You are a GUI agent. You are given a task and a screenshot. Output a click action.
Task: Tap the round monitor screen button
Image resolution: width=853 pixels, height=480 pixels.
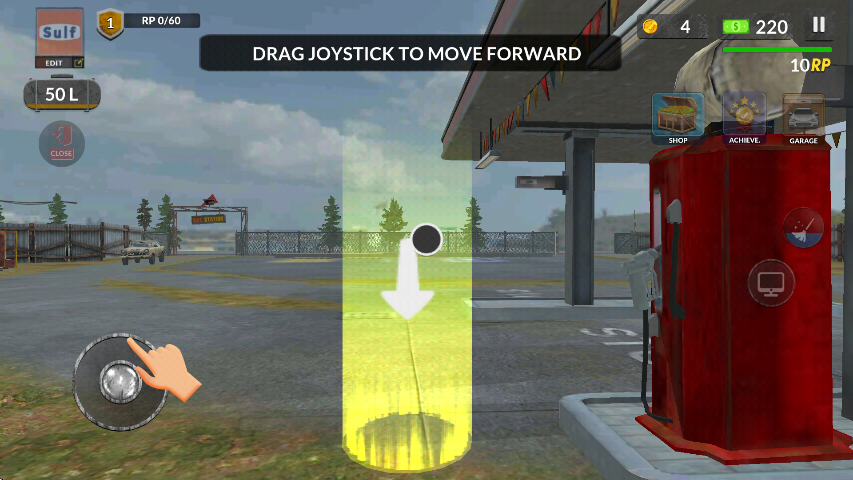(x=771, y=283)
